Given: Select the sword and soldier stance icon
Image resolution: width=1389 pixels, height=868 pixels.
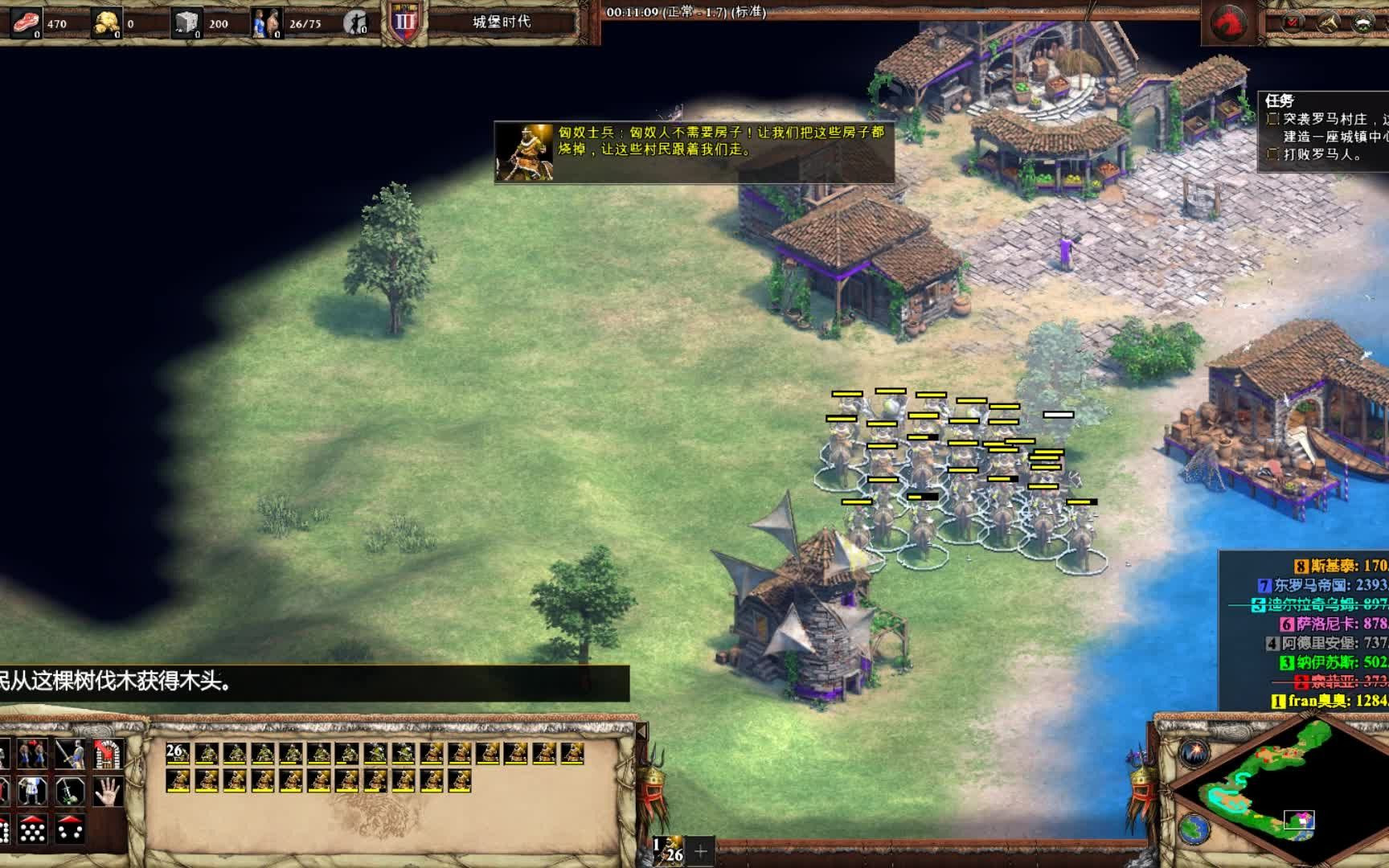Looking at the screenshot, I should coord(70,754).
